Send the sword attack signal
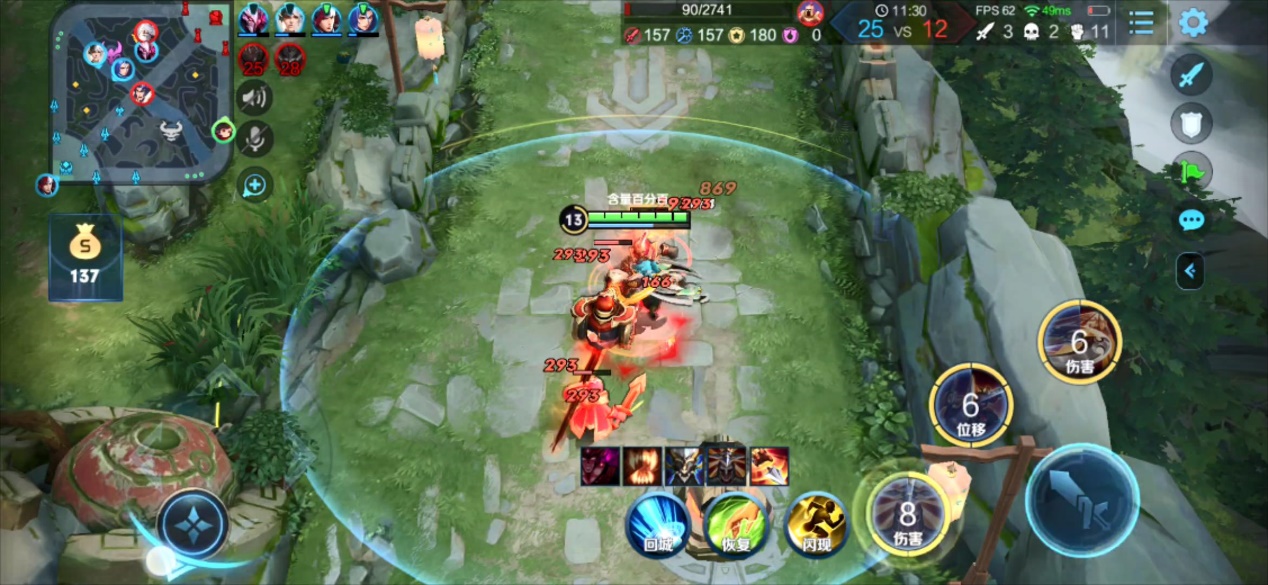The image size is (1268, 585). (x=1191, y=74)
